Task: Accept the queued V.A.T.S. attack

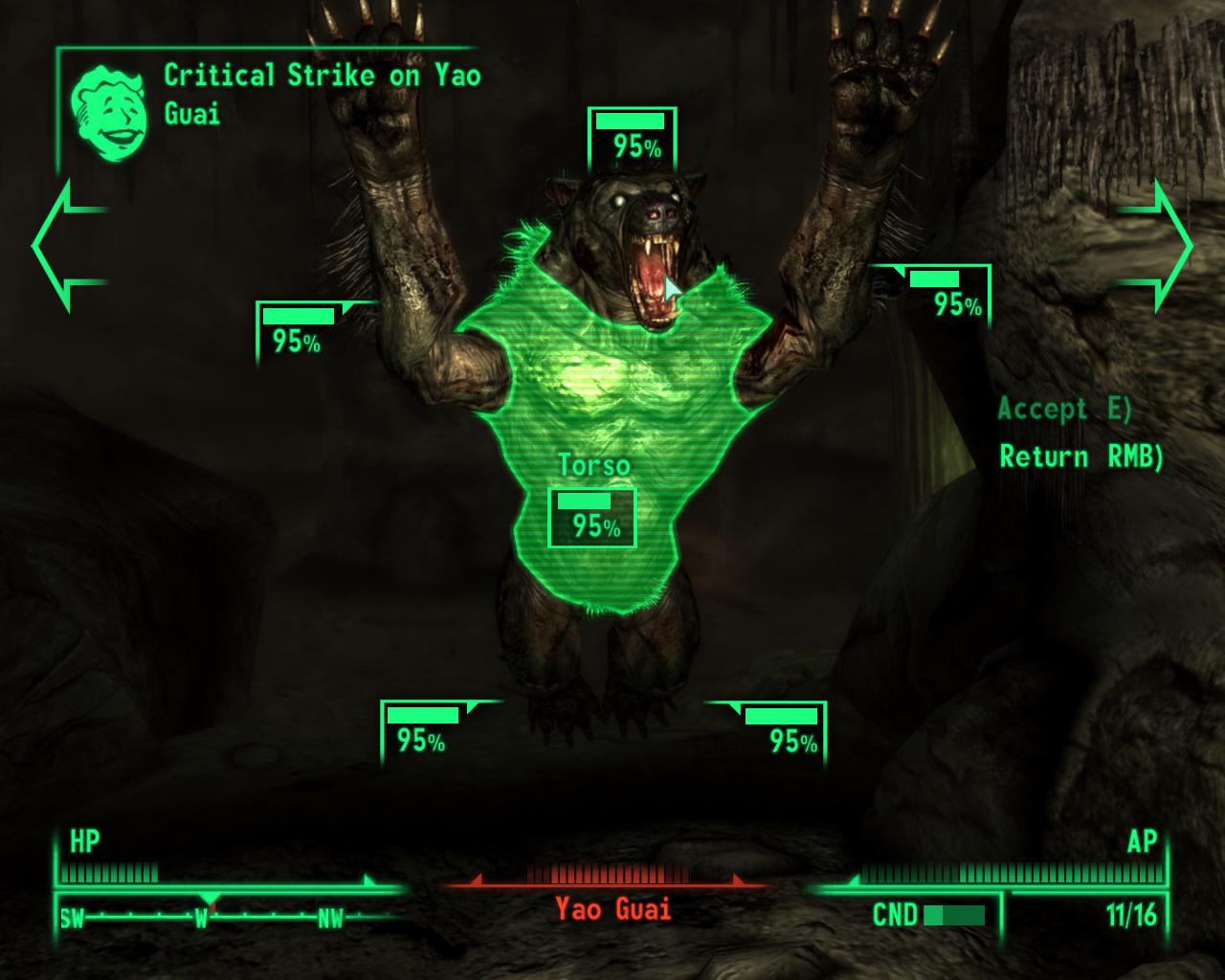Action: coord(1063,410)
